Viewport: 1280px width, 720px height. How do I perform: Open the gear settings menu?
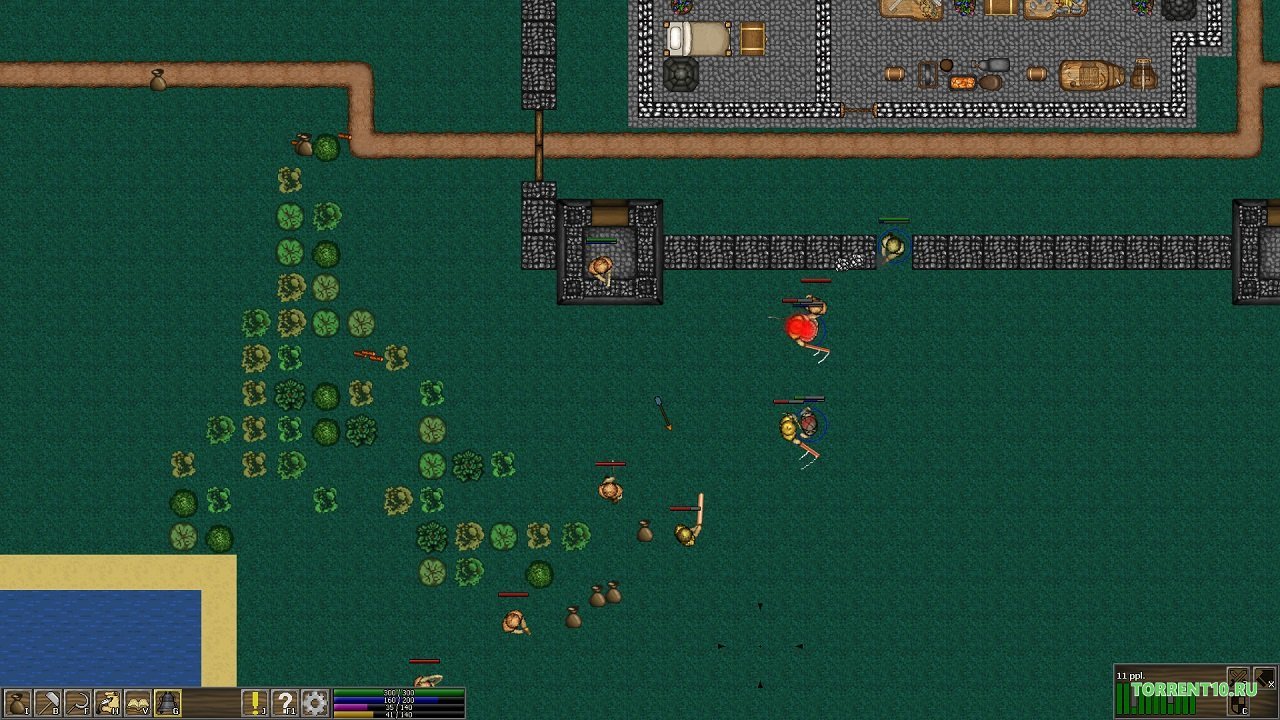[315, 703]
